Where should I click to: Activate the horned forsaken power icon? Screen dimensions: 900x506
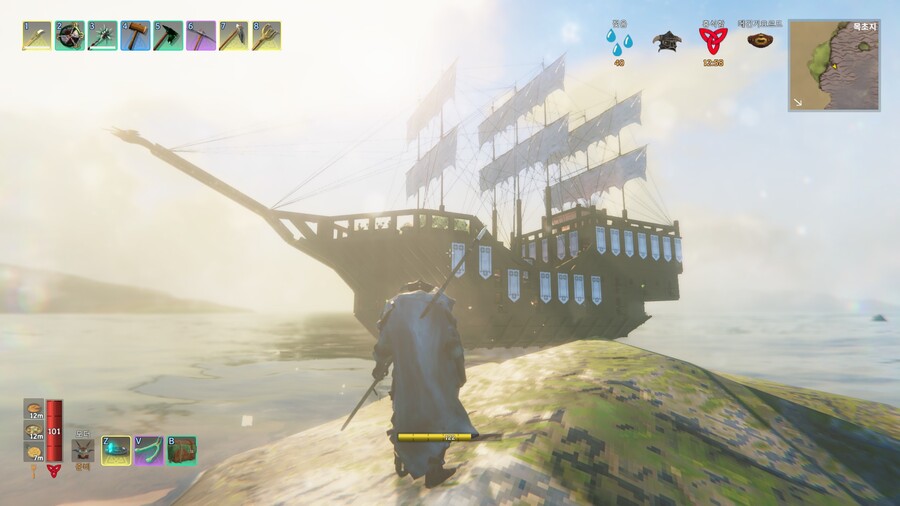coord(83,449)
